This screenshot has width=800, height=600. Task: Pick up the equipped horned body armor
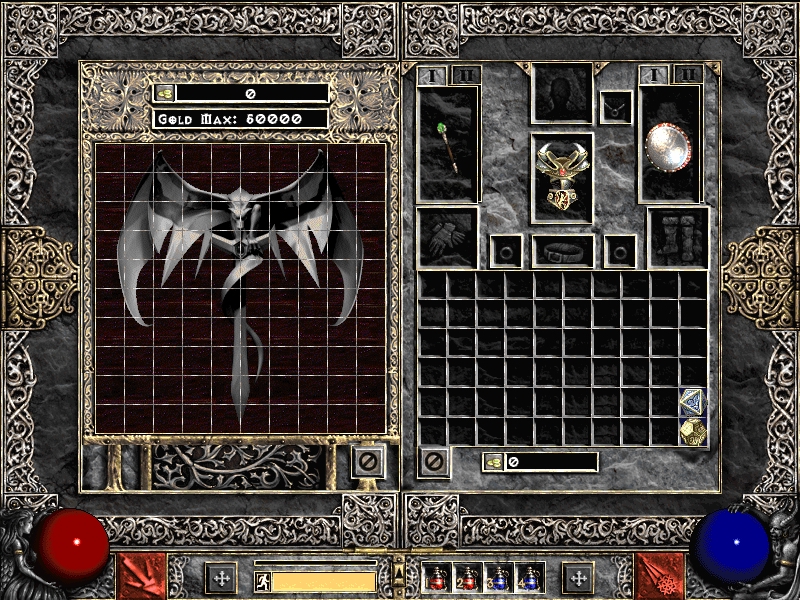click(x=561, y=175)
